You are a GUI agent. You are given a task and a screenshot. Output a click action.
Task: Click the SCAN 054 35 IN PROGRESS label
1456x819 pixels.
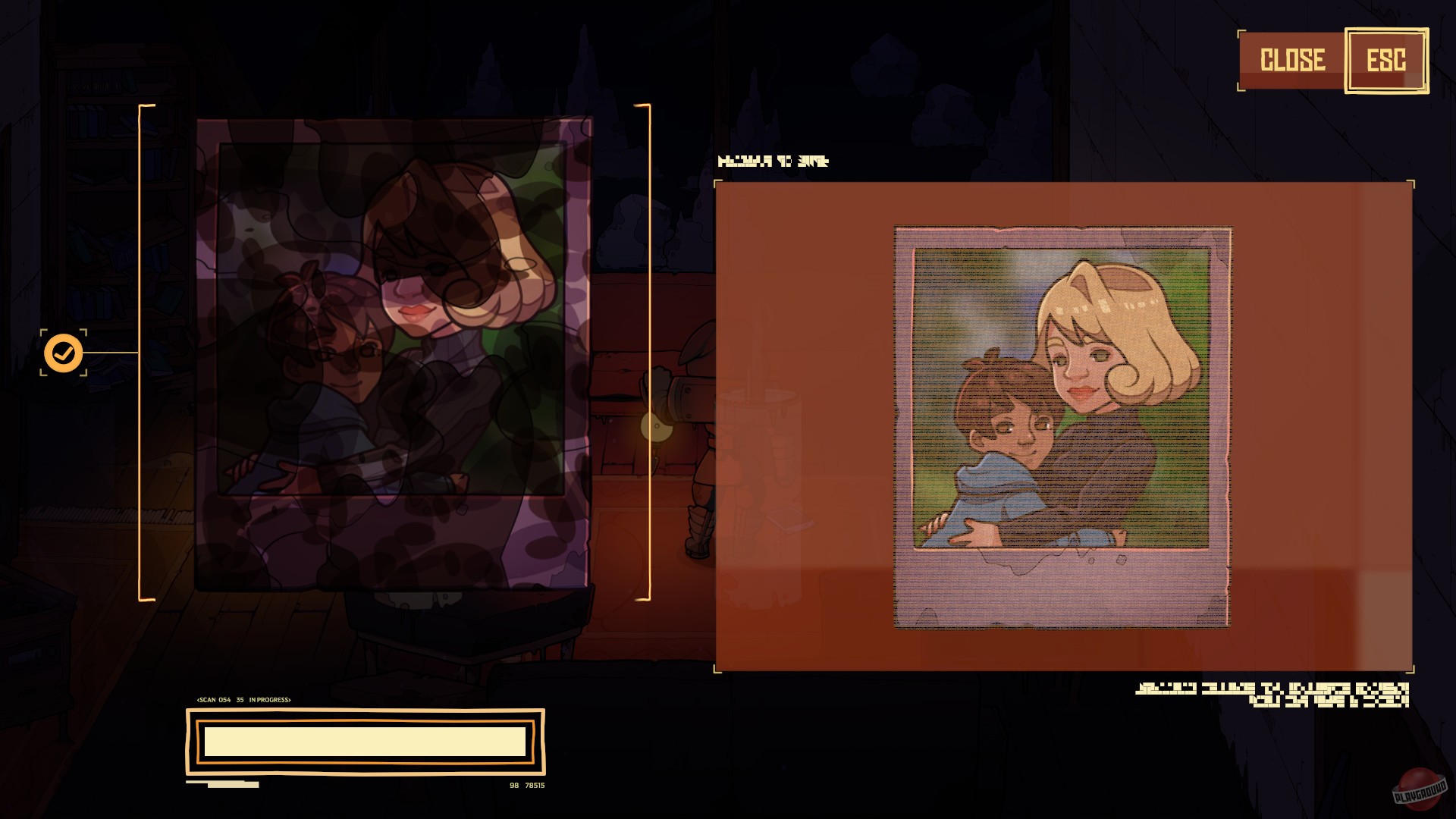244,701
